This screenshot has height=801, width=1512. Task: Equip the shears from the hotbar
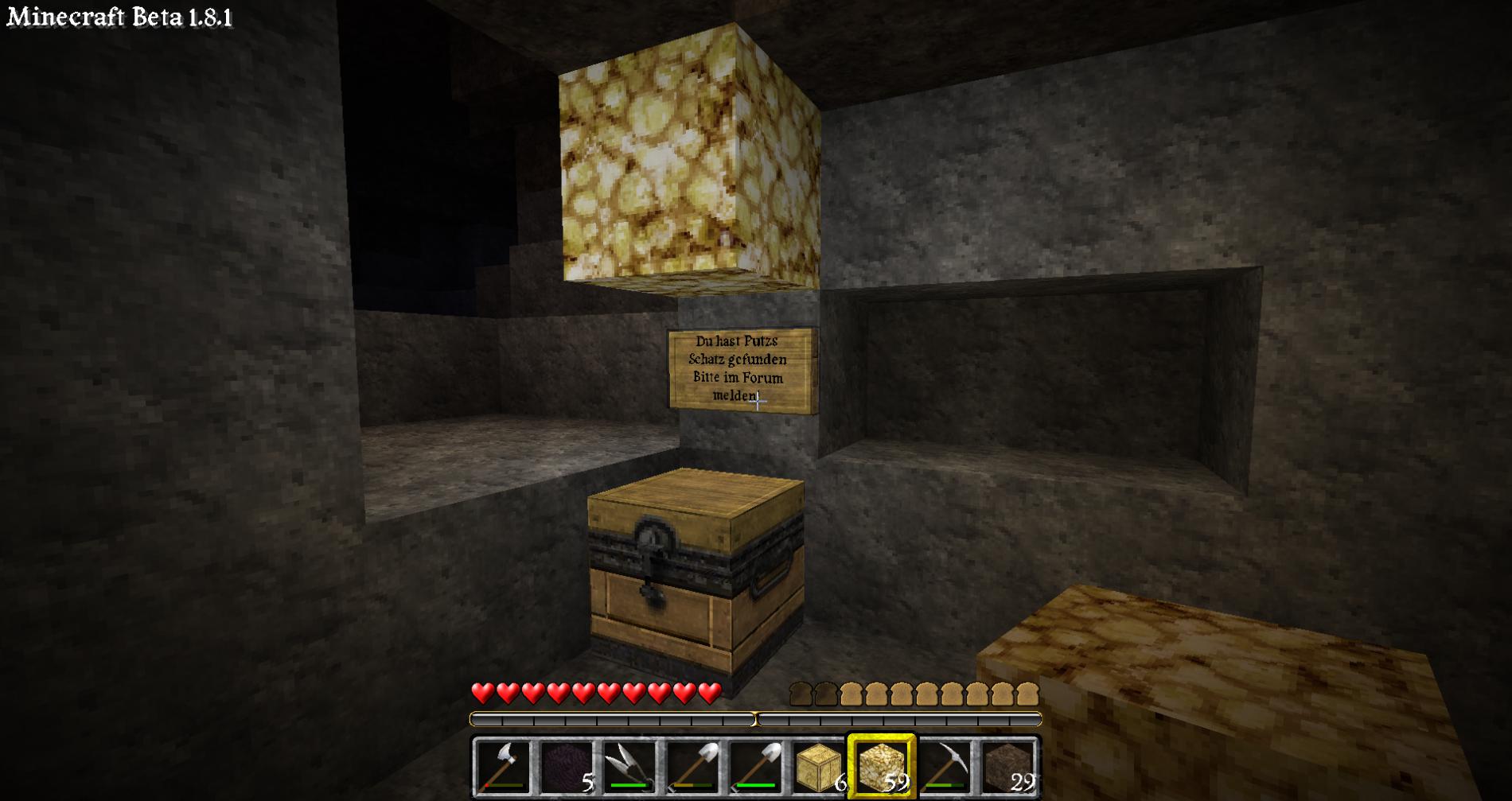pos(629,768)
